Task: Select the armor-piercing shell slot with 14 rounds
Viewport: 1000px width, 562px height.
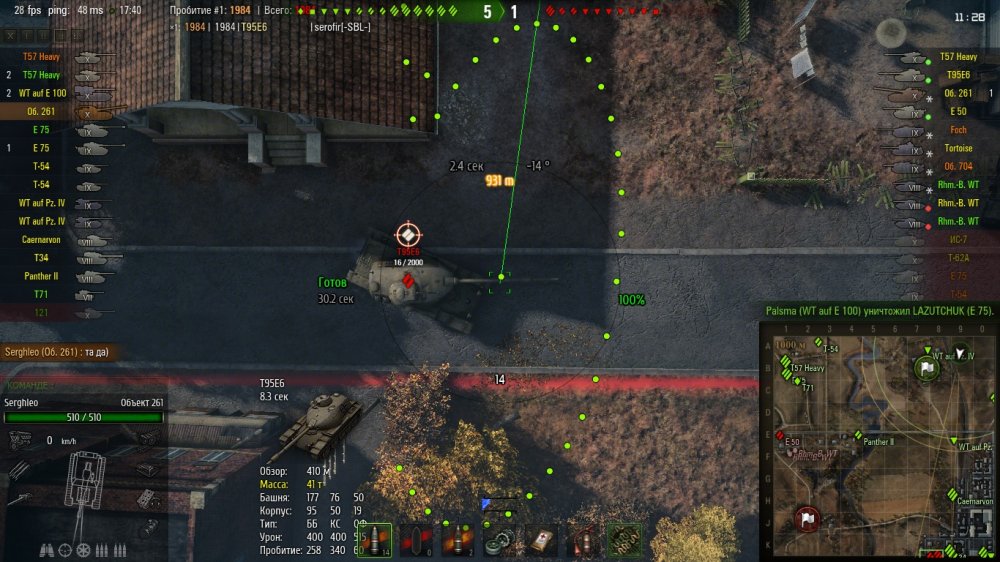Action: click(x=374, y=540)
